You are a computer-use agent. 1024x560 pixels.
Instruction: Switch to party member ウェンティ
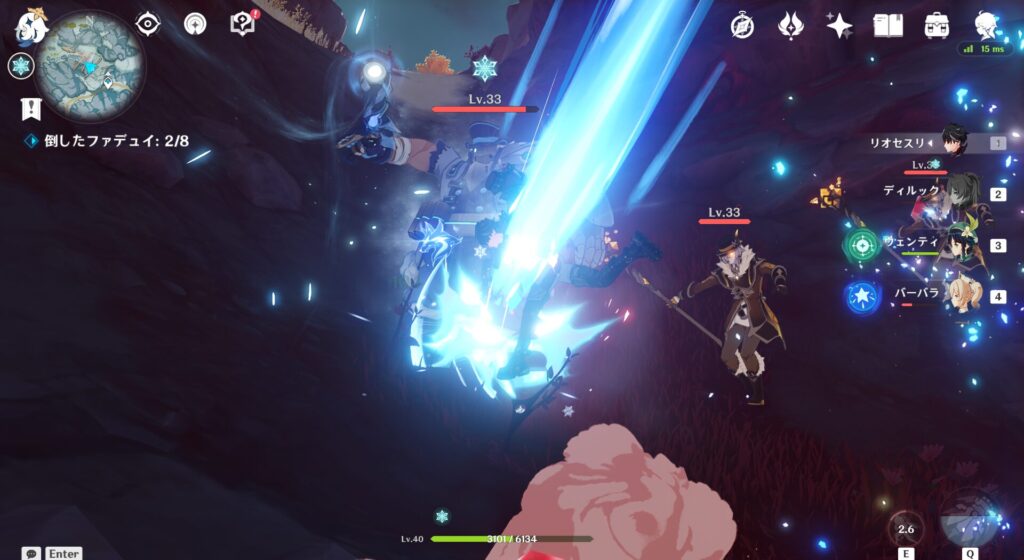pyautogui.click(x=960, y=244)
